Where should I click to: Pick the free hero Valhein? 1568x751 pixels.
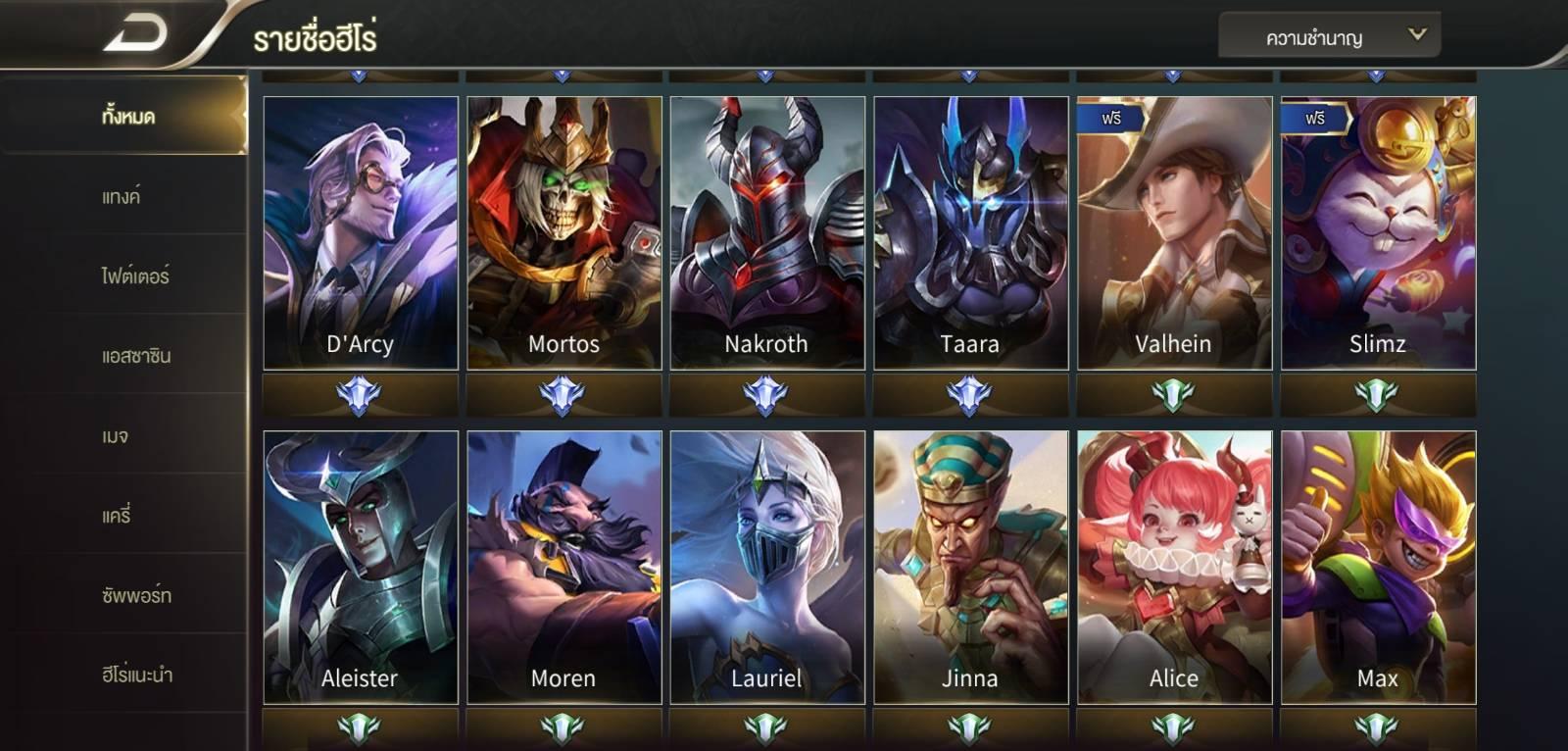coord(1174,232)
